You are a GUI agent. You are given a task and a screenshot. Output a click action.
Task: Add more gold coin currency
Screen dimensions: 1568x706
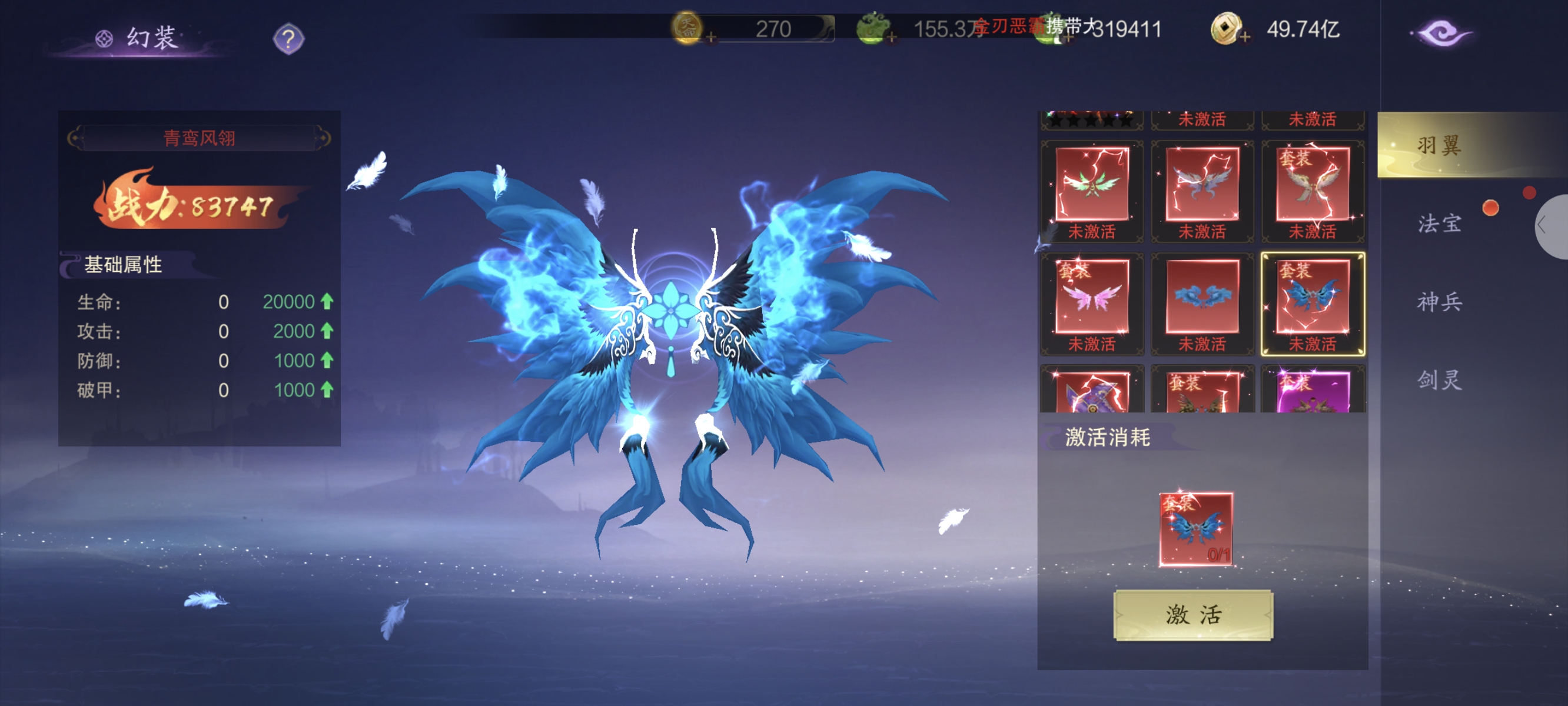[710, 38]
